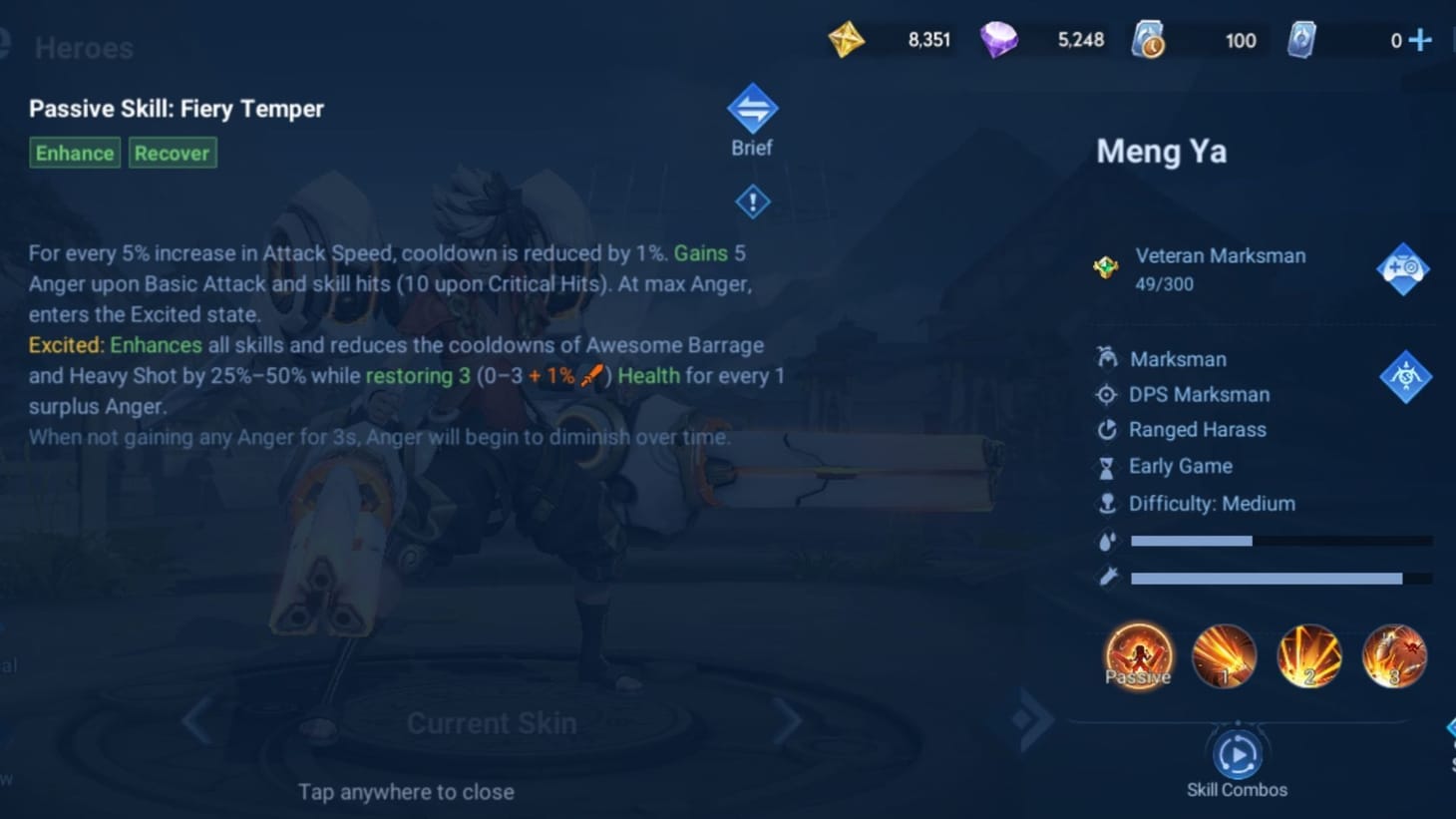Click the gold currency icon in top bar
Screen dimensions: 1456x819
coord(846,41)
